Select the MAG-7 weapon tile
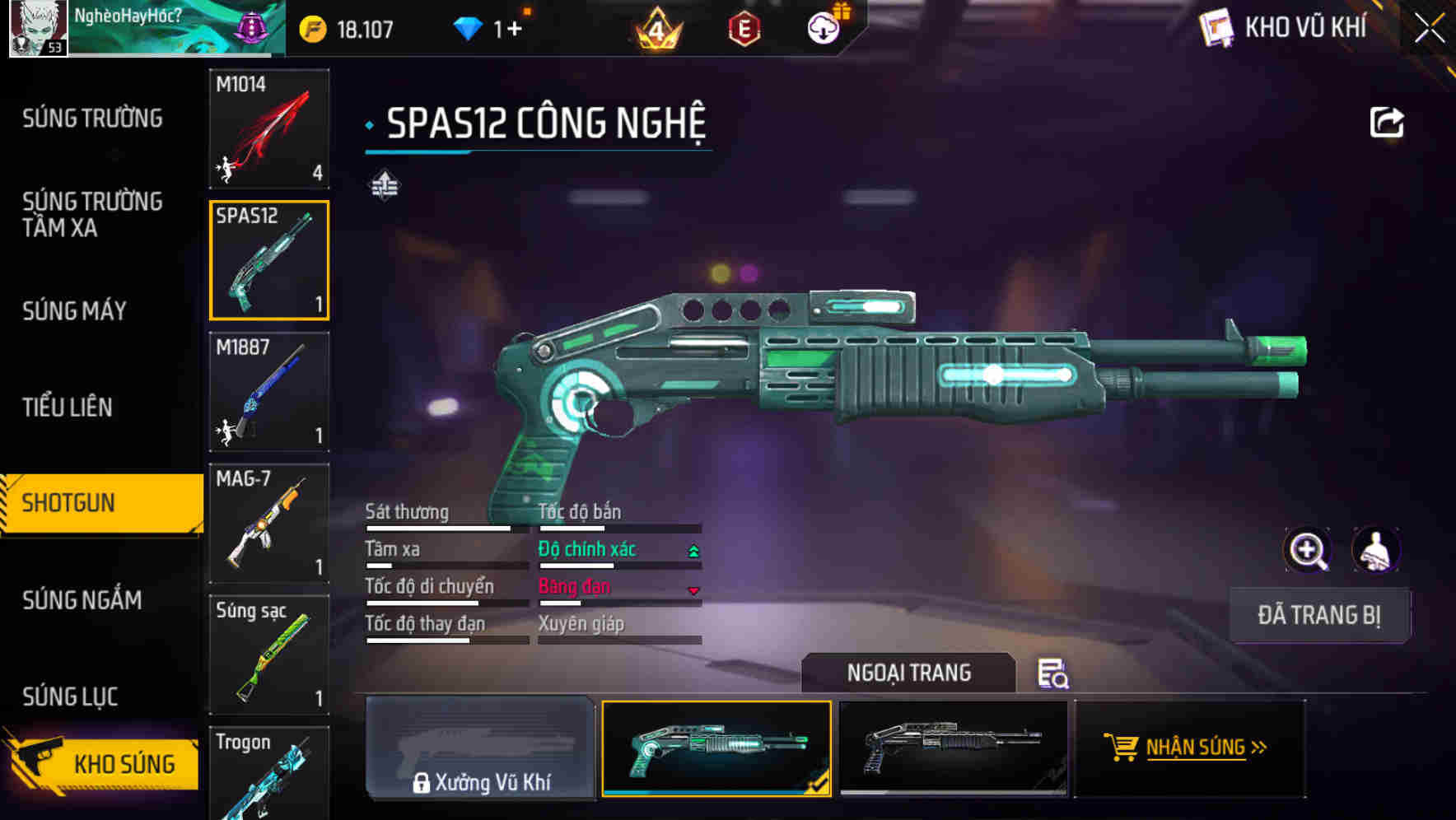The height and width of the screenshot is (820, 1456). (269, 524)
